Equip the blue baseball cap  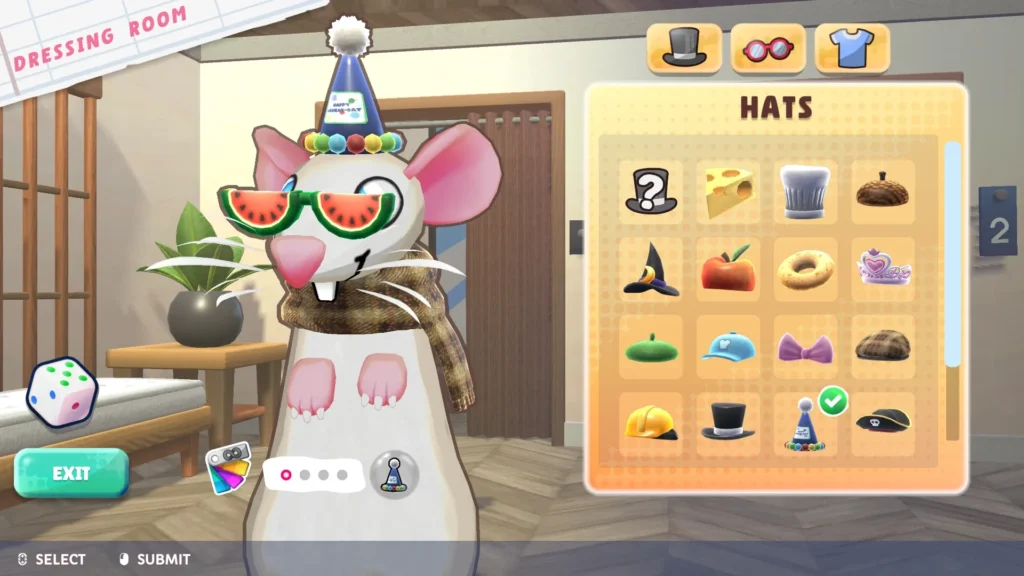click(727, 347)
